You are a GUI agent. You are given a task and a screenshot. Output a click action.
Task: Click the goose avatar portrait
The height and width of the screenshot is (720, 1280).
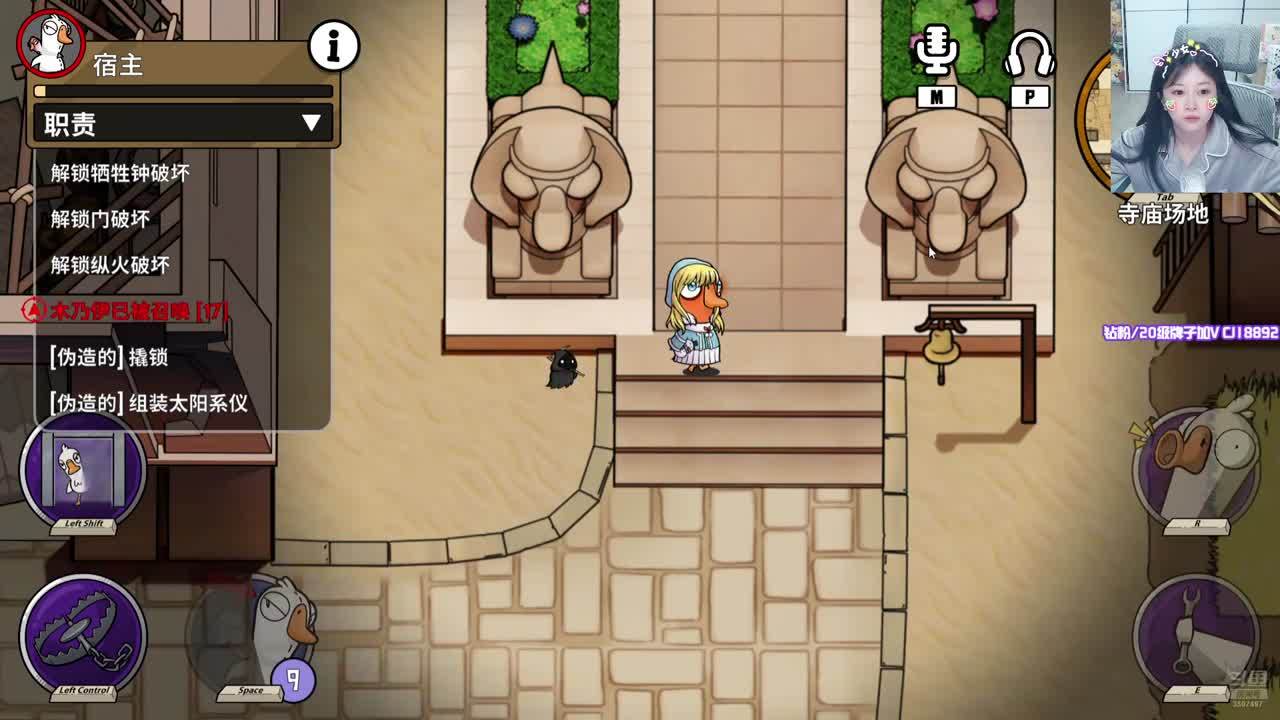[x=50, y=43]
